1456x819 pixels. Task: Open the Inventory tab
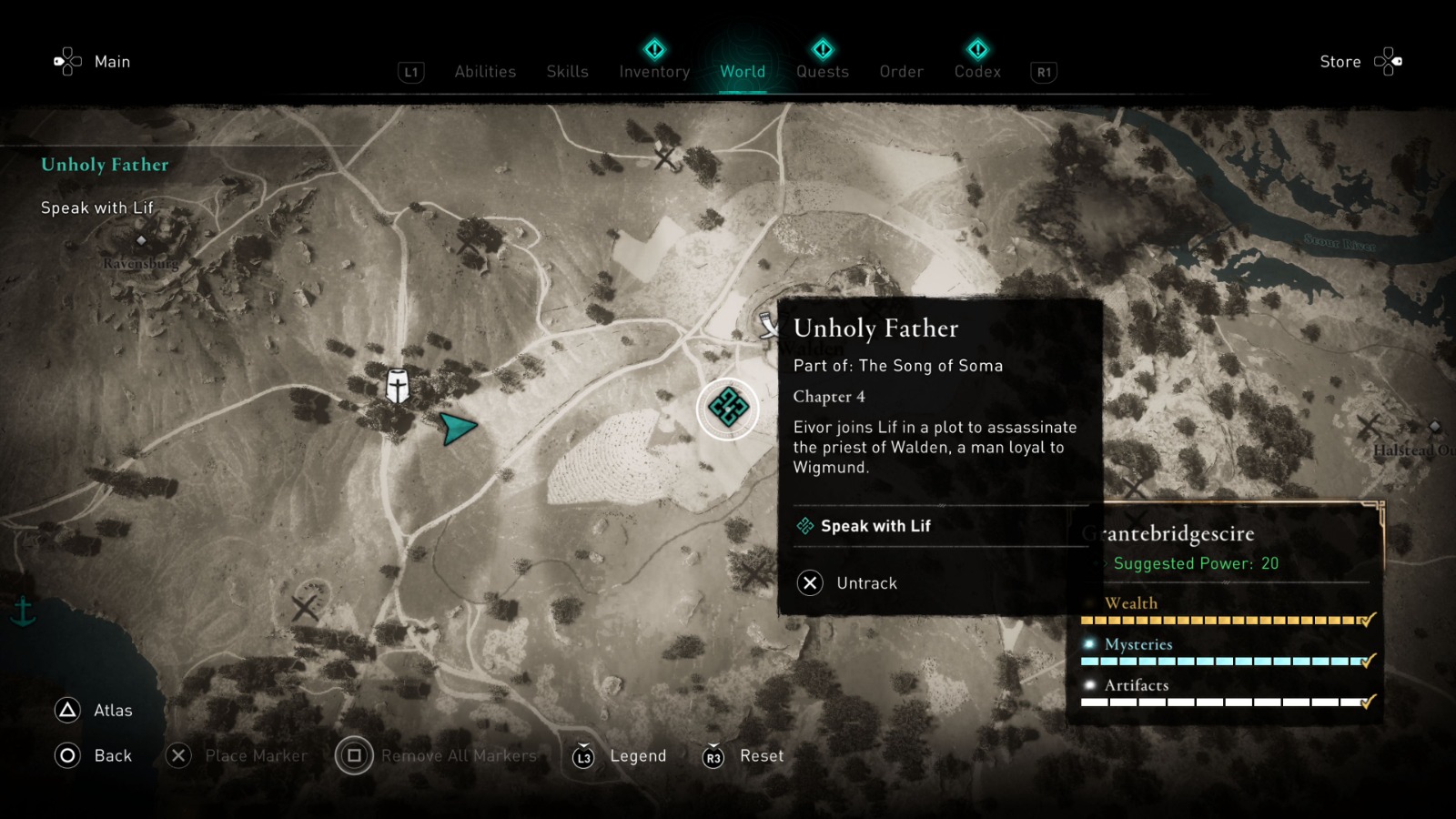coord(653,71)
